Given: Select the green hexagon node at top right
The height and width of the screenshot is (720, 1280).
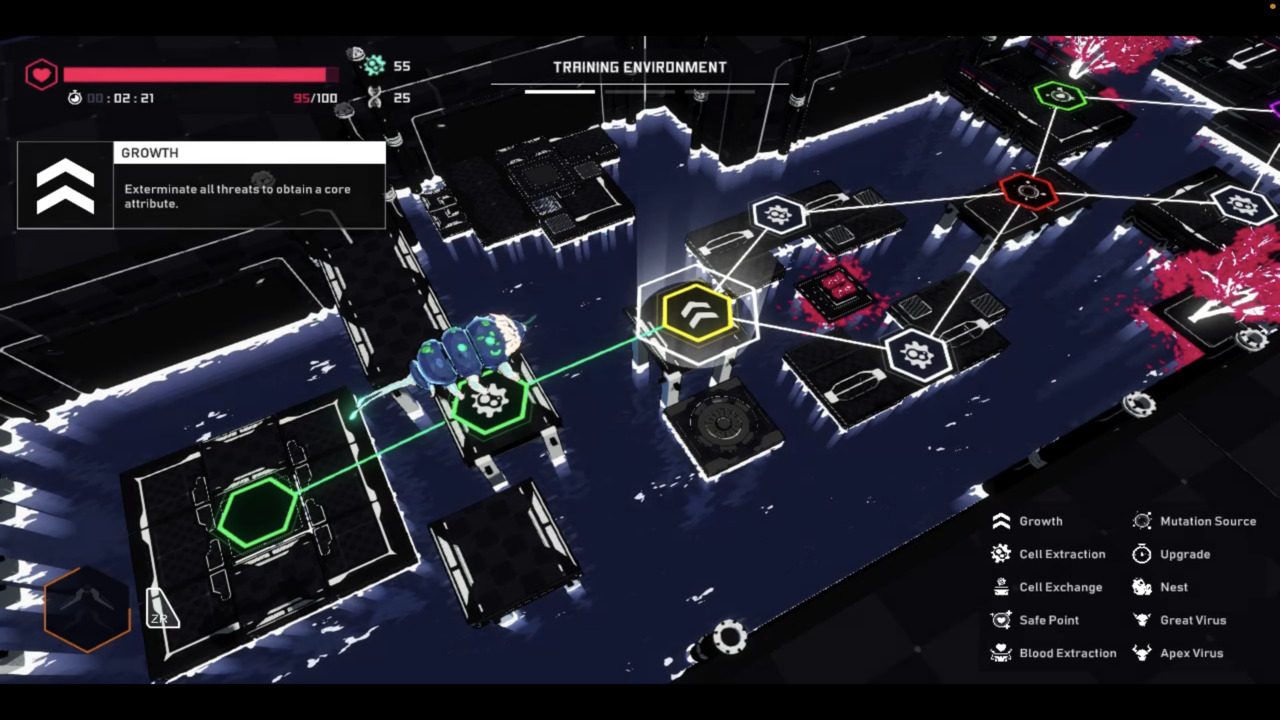Looking at the screenshot, I should (x=1062, y=95).
